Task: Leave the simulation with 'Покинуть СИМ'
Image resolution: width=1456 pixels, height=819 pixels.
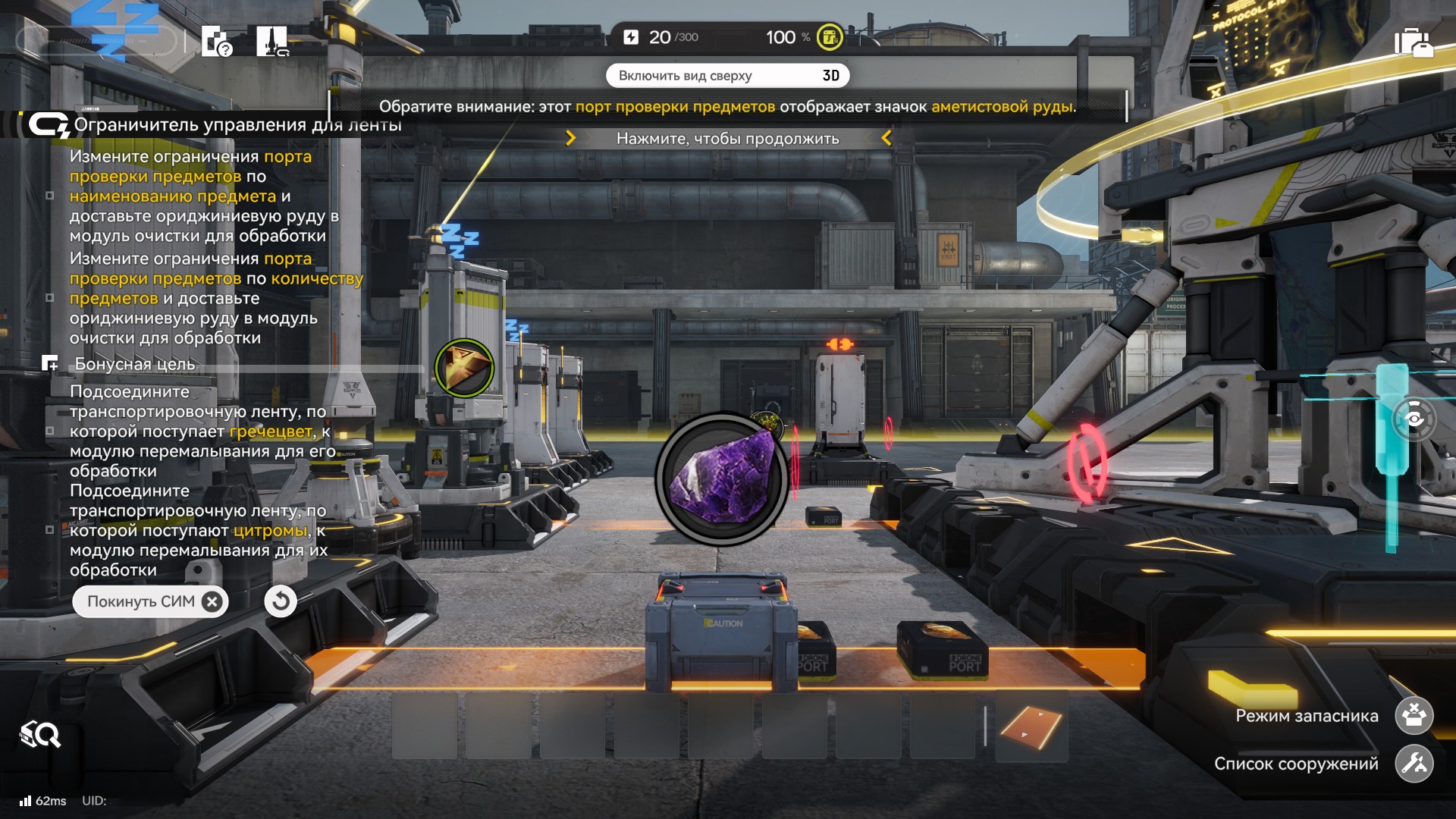Action: (150, 602)
